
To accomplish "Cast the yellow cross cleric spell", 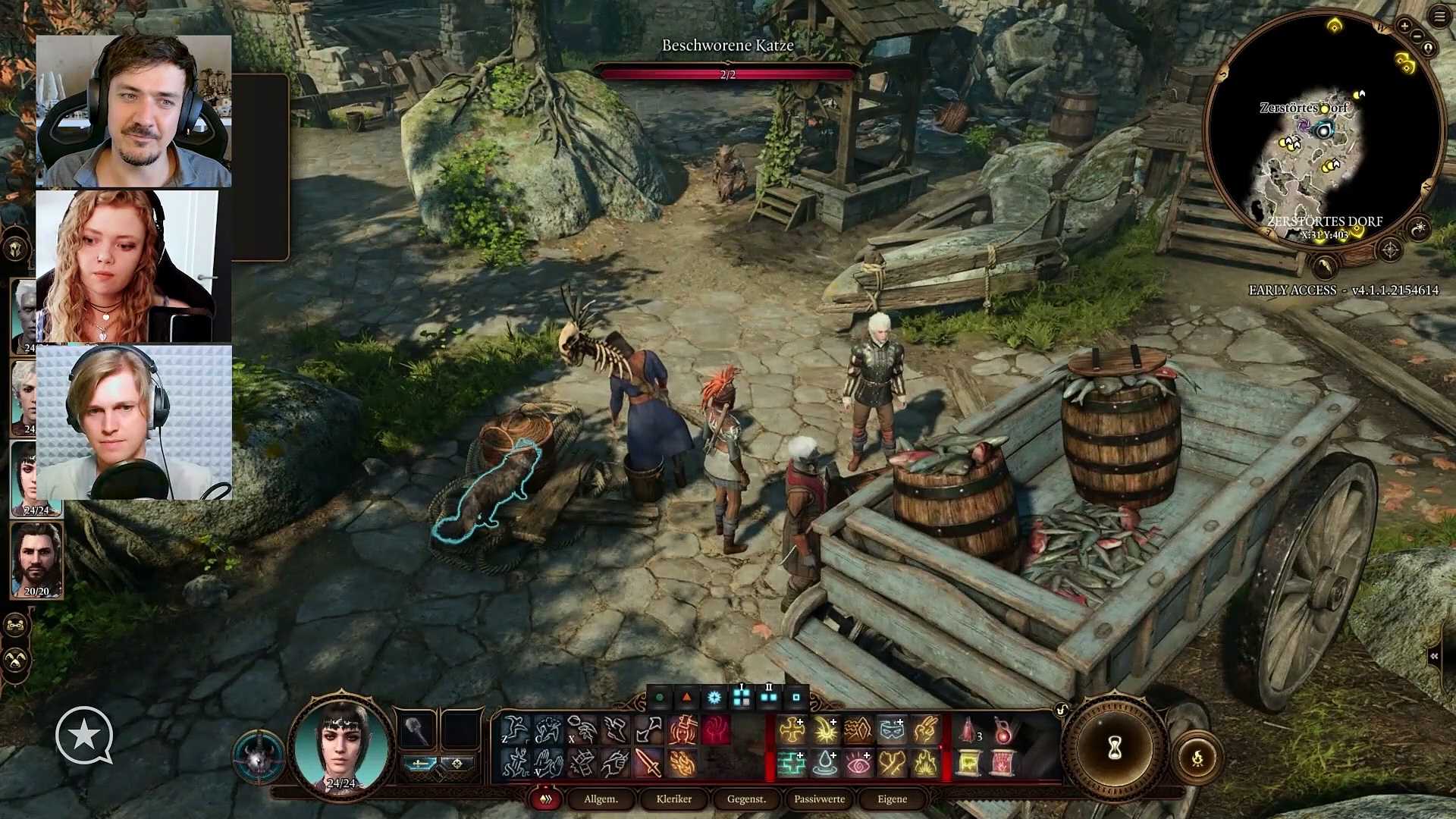I will [x=791, y=730].
